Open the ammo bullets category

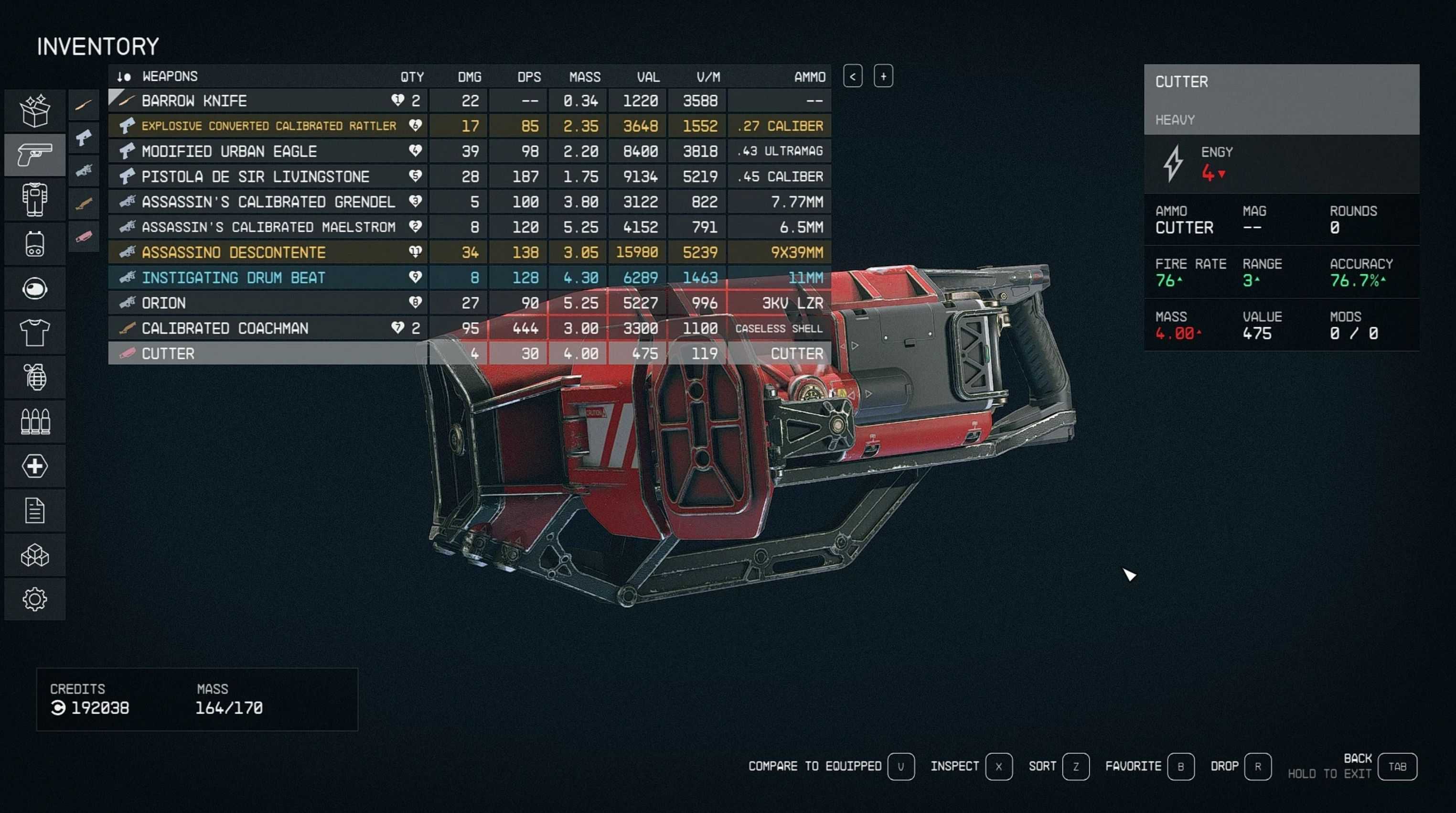pyautogui.click(x=34, y=422)
